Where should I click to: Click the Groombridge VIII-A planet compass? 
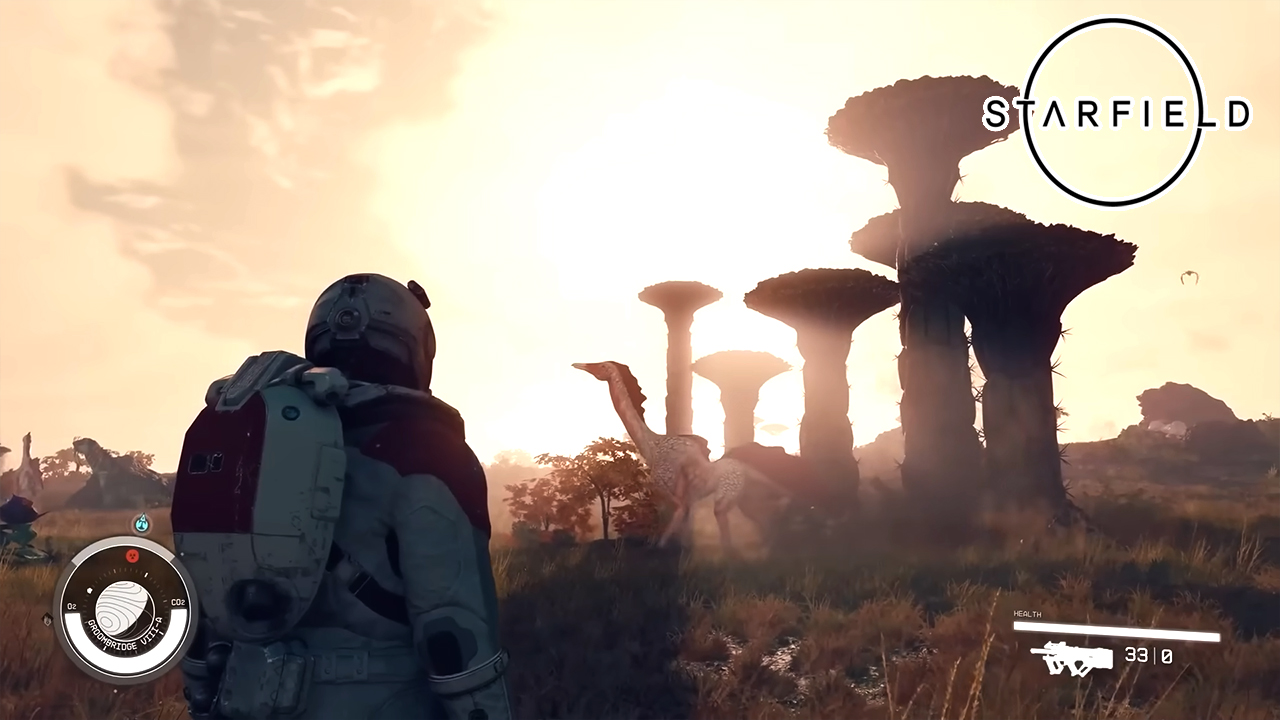pyautogui.click(x=125, y=608)
